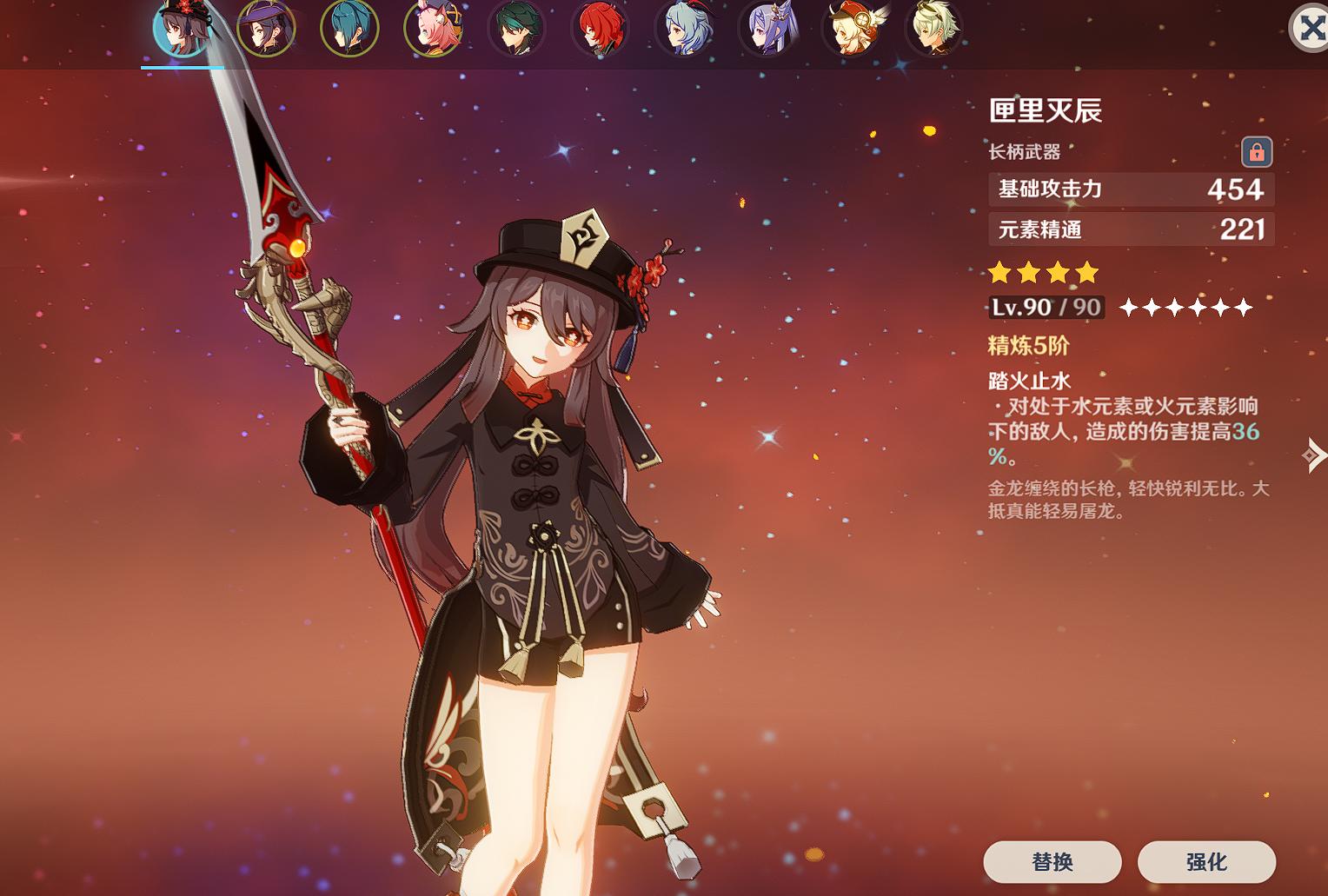Select Ganyu's character portrait icon
1328x896 pixels.
pos(684,28)
